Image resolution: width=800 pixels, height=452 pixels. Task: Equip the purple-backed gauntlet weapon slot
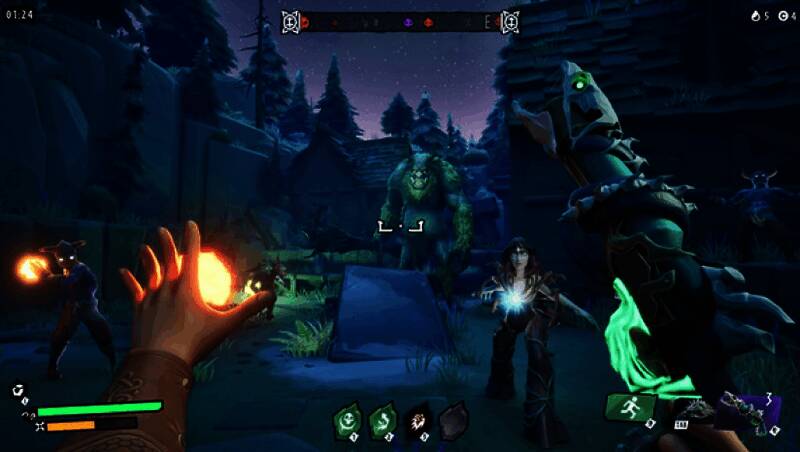click(746, 411)
